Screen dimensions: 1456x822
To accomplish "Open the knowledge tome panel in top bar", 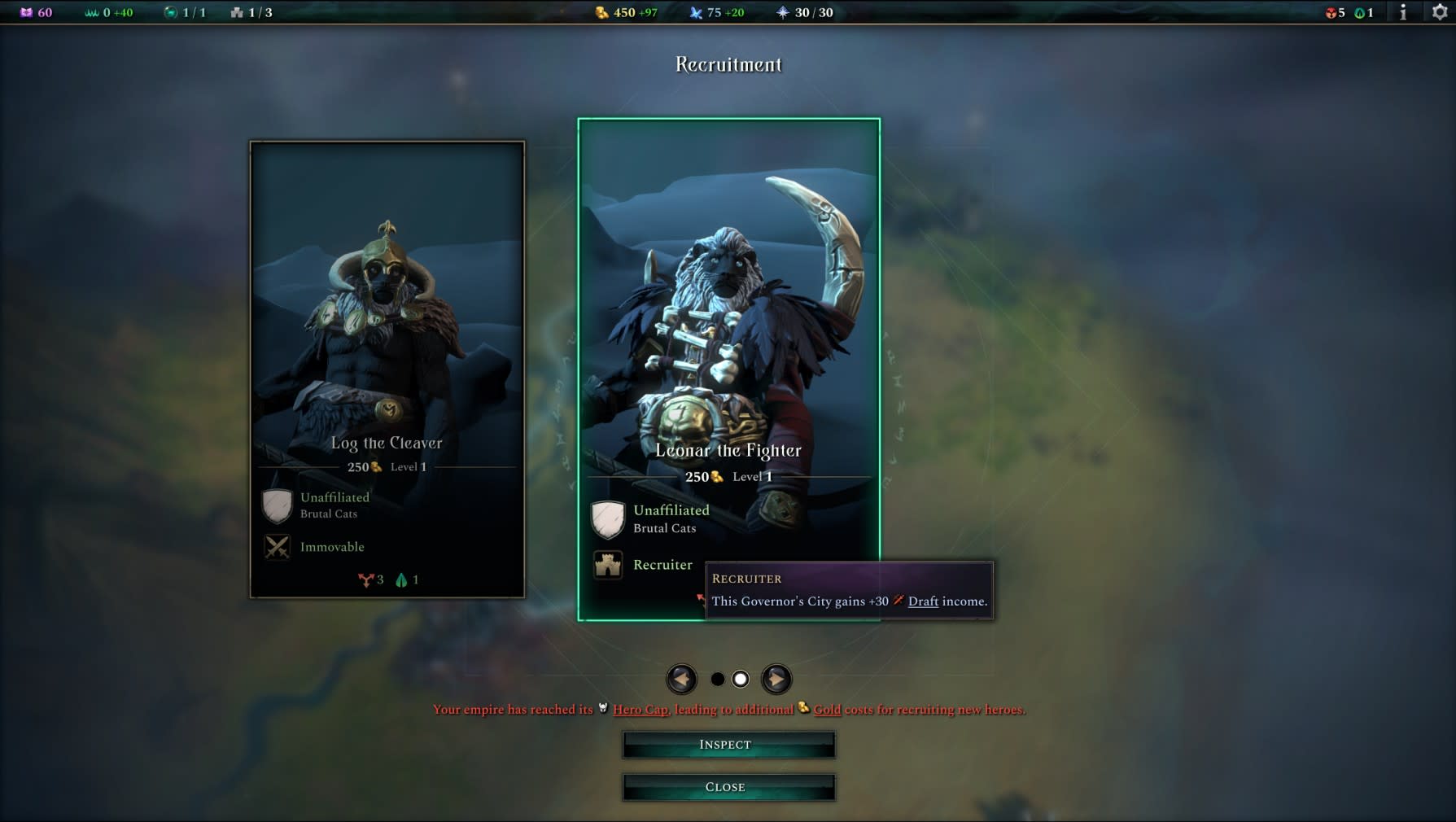I will pyautogui.click(x=27, y=13).
